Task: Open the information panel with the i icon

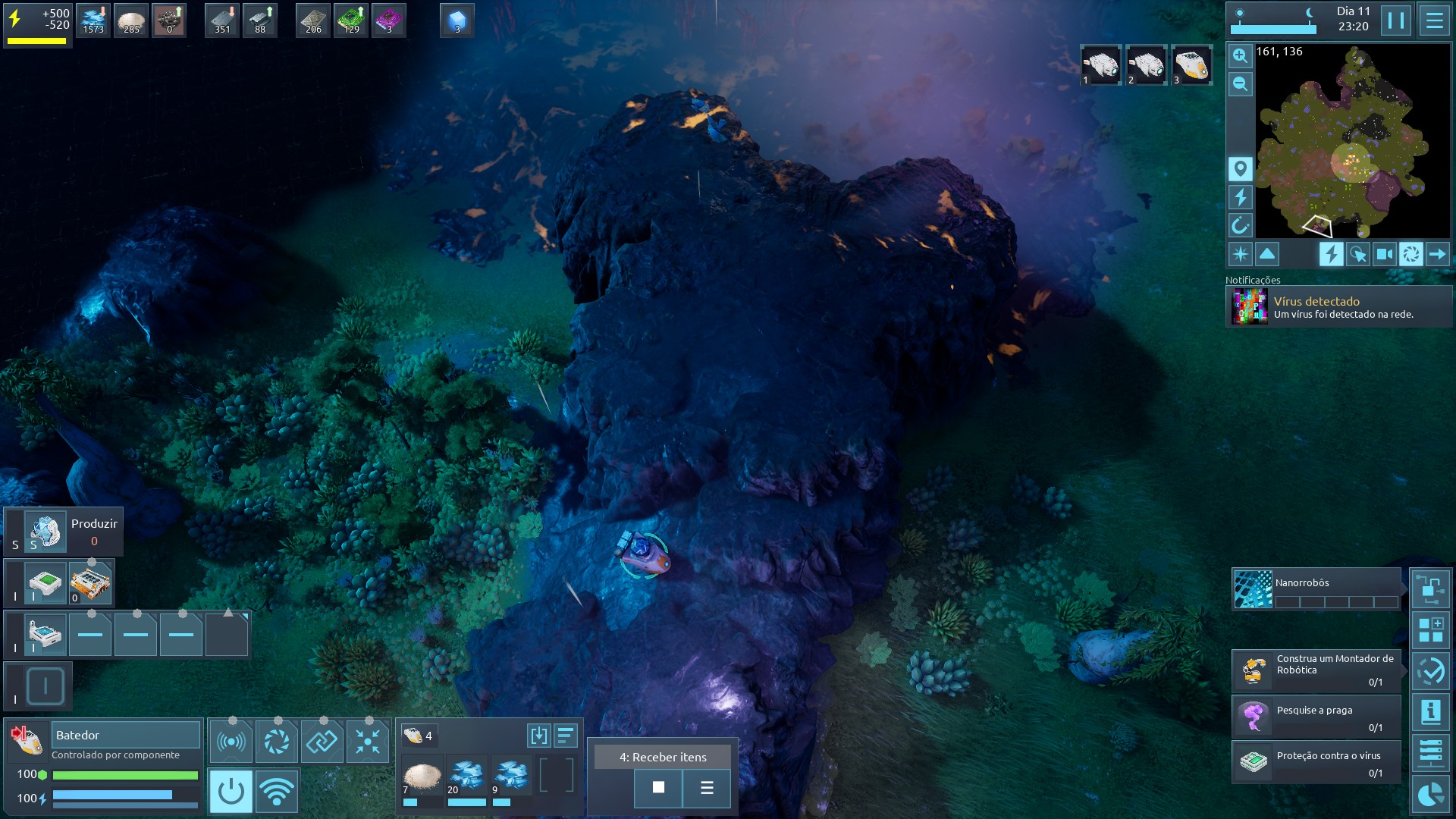Action: [x=1430, y=712]
